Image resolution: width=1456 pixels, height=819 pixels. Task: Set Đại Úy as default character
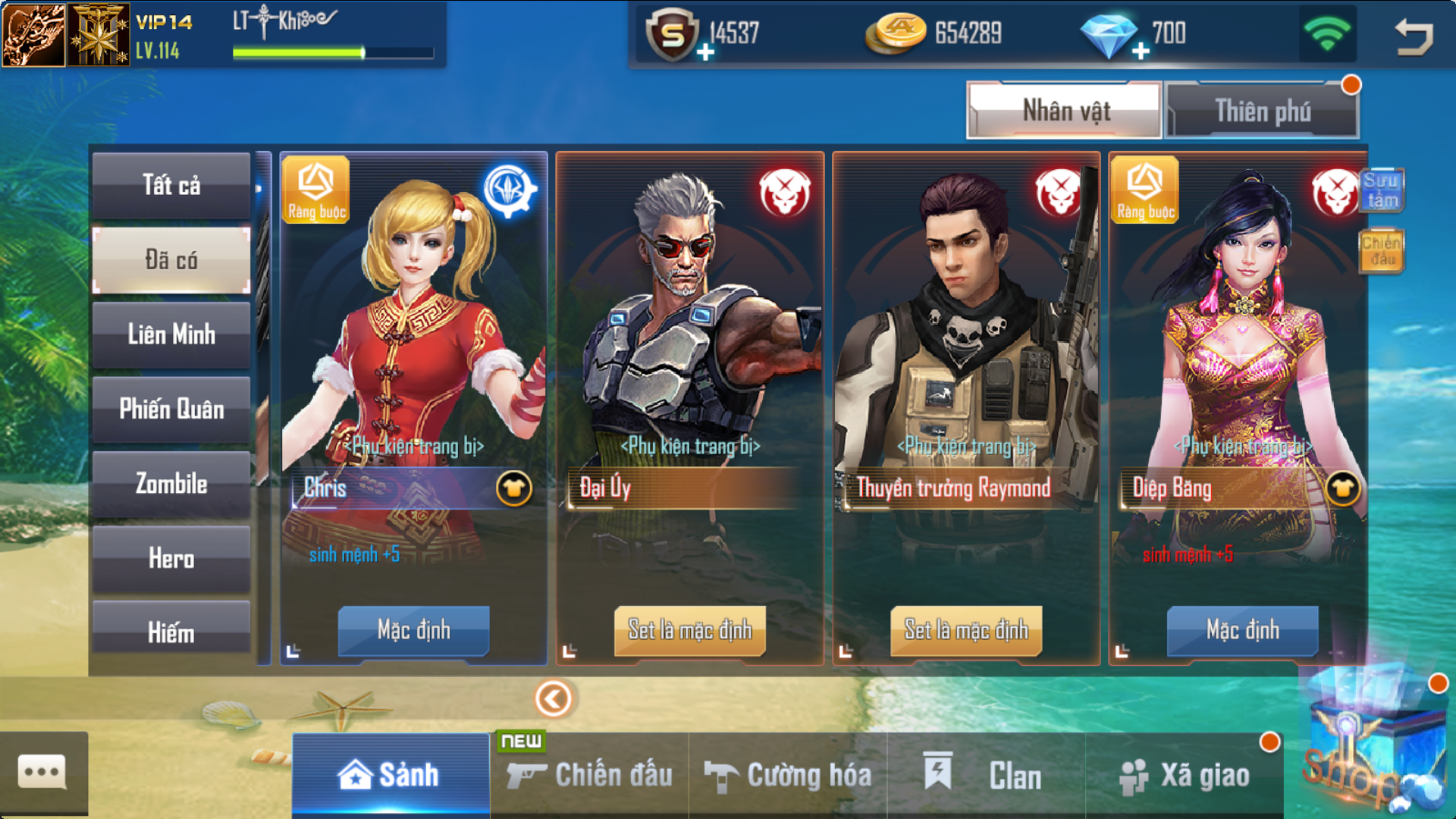click(x=689, y=630)
